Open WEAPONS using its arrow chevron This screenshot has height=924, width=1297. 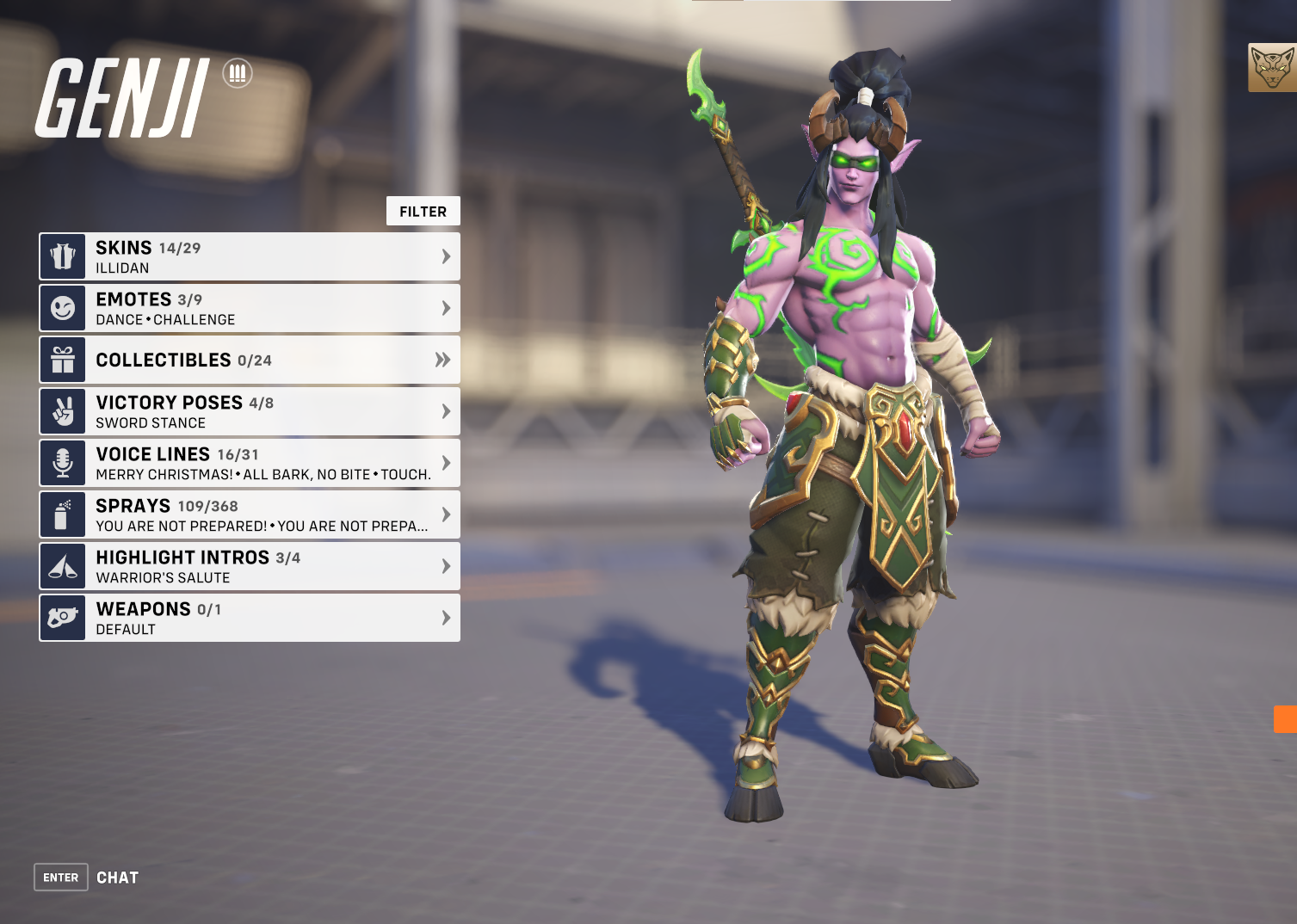point(445,617)
